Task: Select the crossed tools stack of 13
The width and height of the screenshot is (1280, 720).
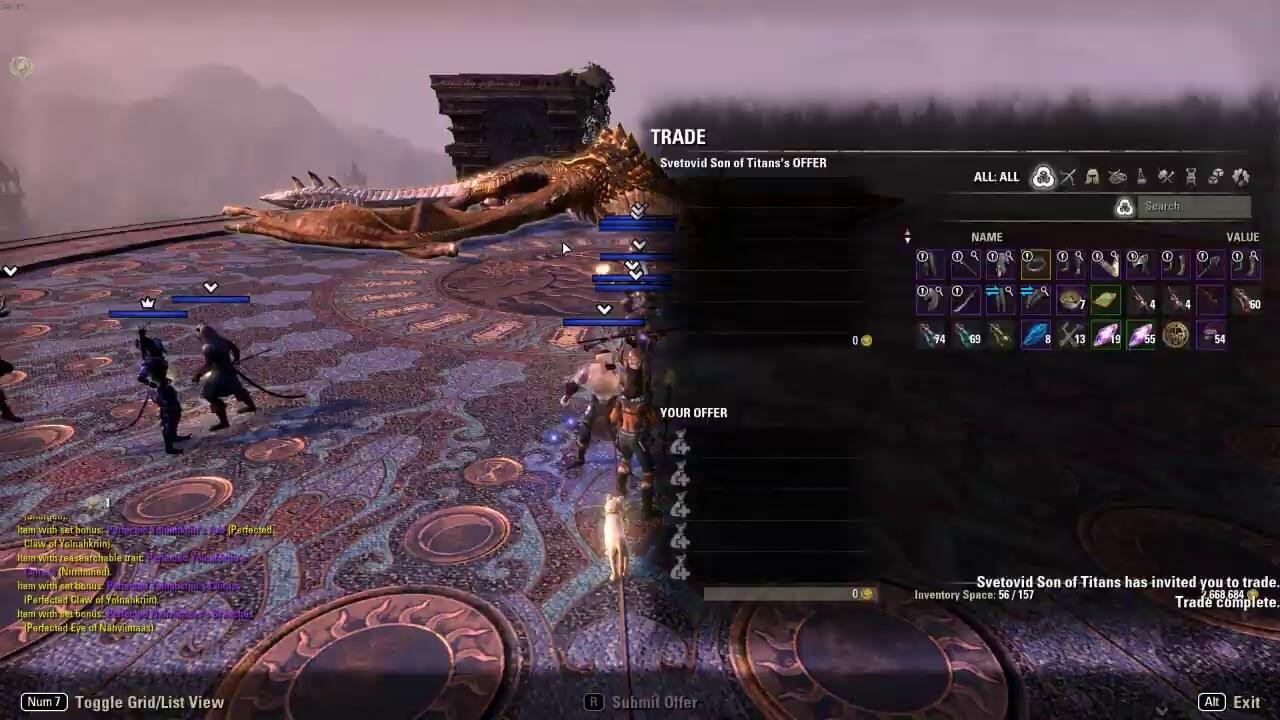Action: (1071, 335)
